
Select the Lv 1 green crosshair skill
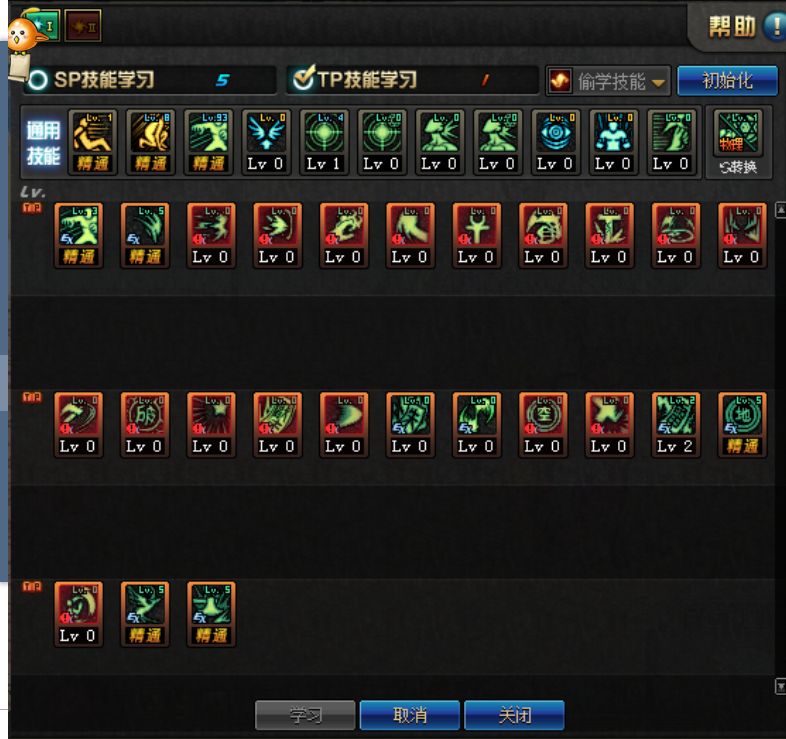pyautogui.click(x=324, y=132)
